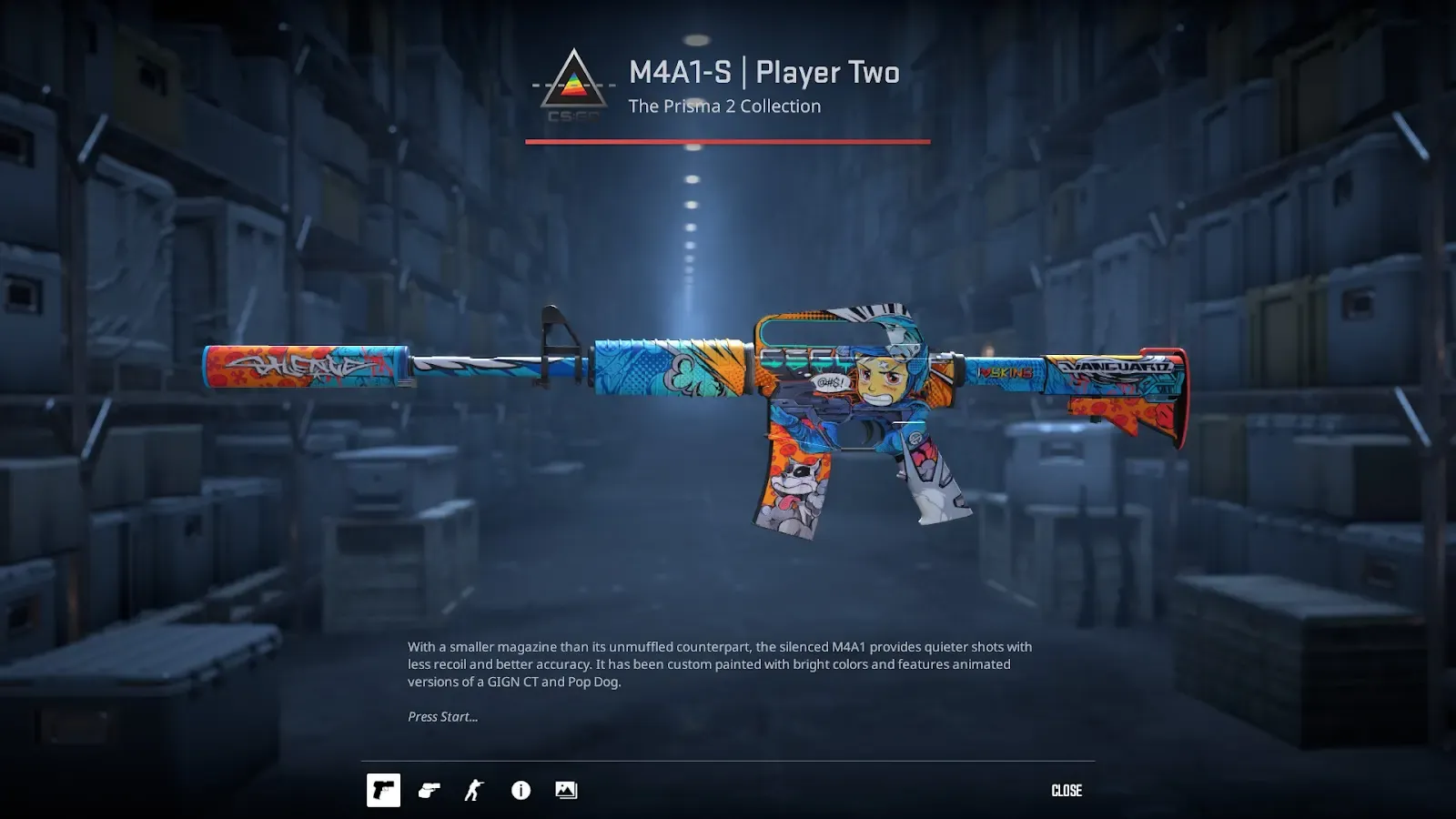Screen dimensions: 1456x819
Task: Select the pistol weapon view icon
Action: click(x=383, y=791)
